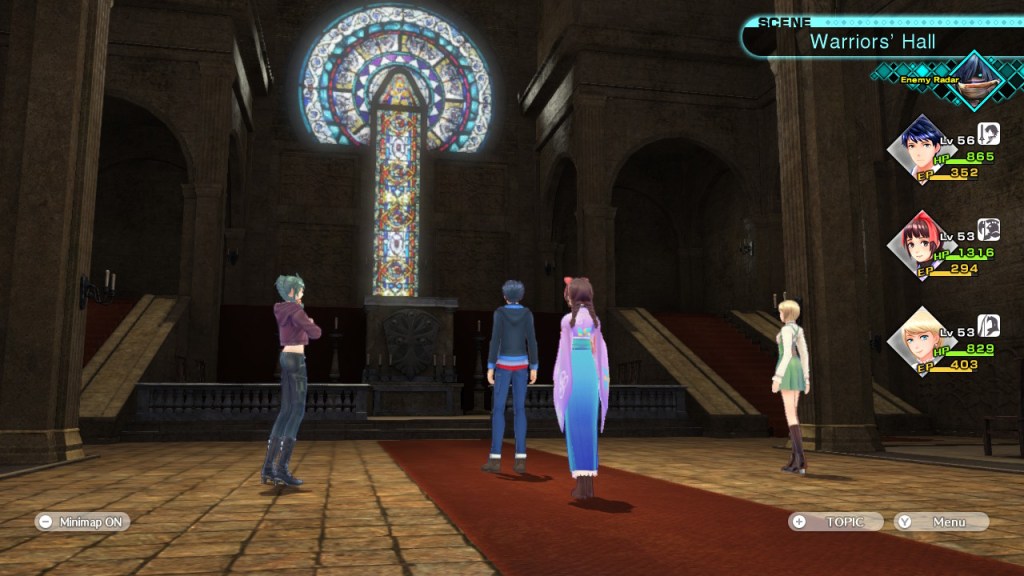This screenshot has width=1024, height=576.
Task: Open the TOPIC messages button
Action: coord(836,521)
